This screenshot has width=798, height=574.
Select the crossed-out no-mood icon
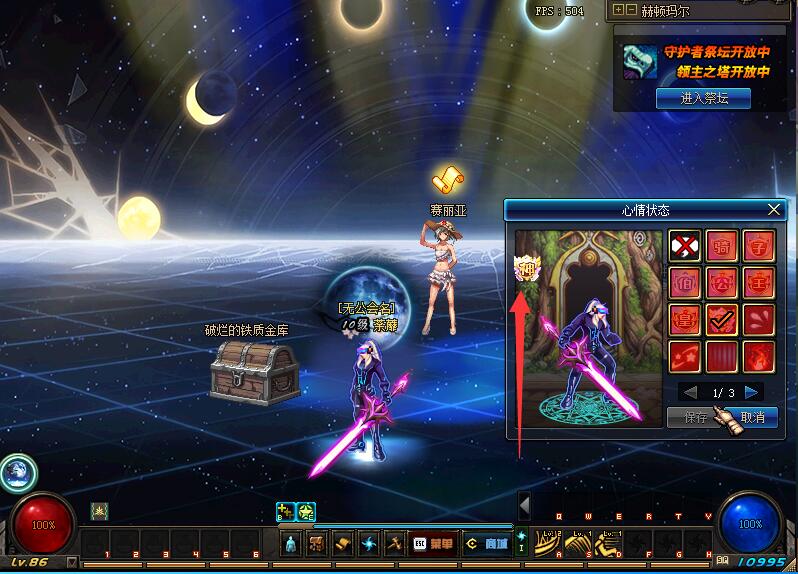(x=684, y=246)
